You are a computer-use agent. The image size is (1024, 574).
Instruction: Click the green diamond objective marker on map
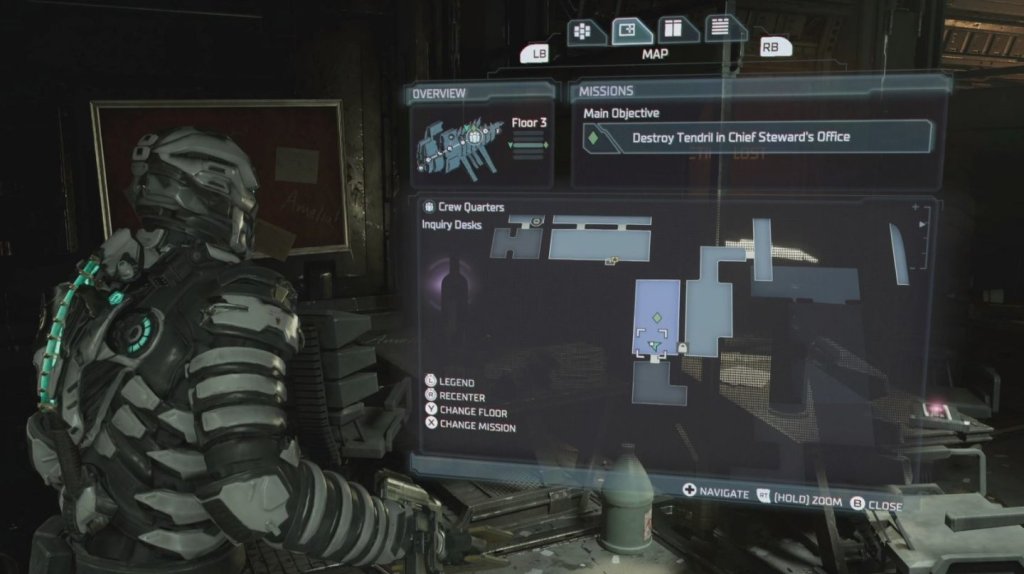[x=657, y=317]
